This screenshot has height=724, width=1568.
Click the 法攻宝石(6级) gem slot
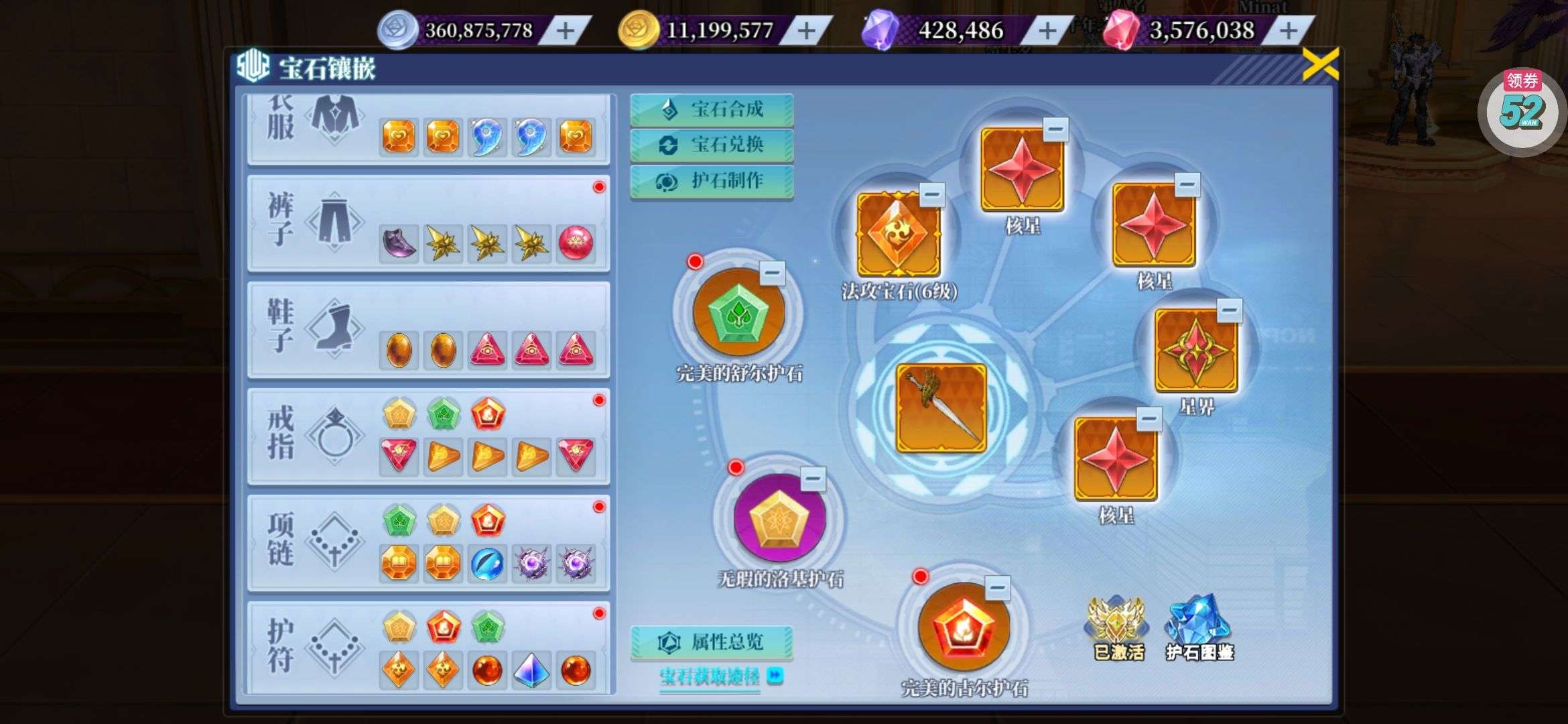click(x=899, y=235)
